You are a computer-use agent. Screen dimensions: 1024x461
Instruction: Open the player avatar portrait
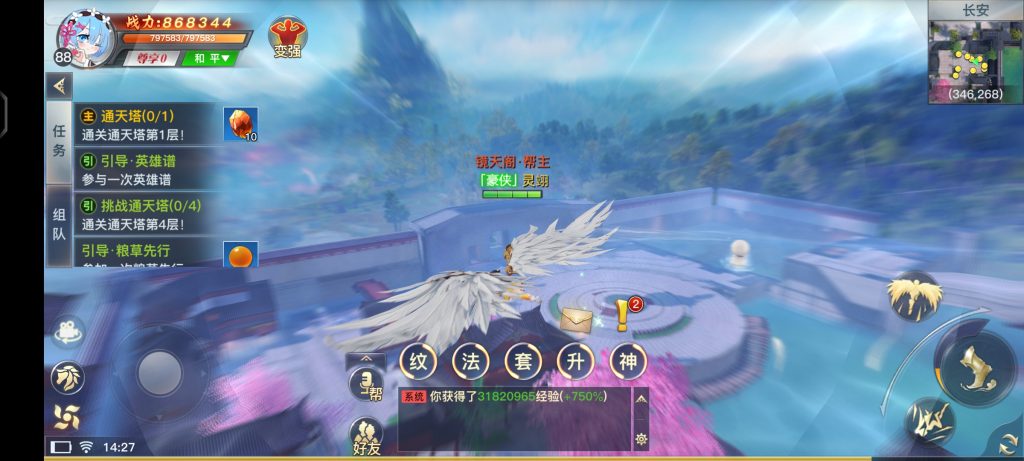click(89, 38)
